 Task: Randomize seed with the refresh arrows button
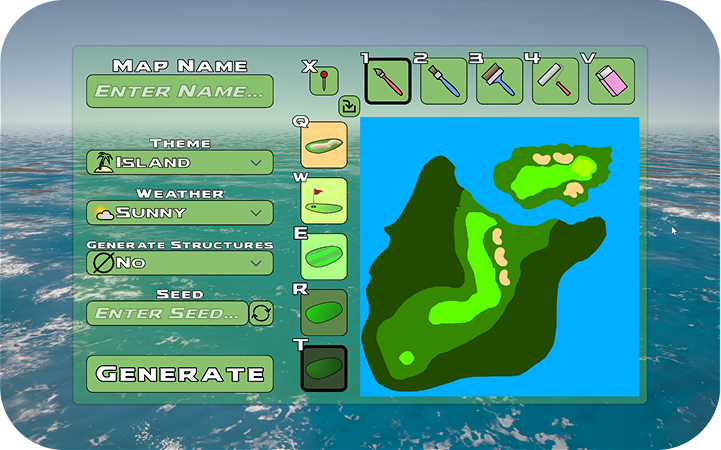261,313
